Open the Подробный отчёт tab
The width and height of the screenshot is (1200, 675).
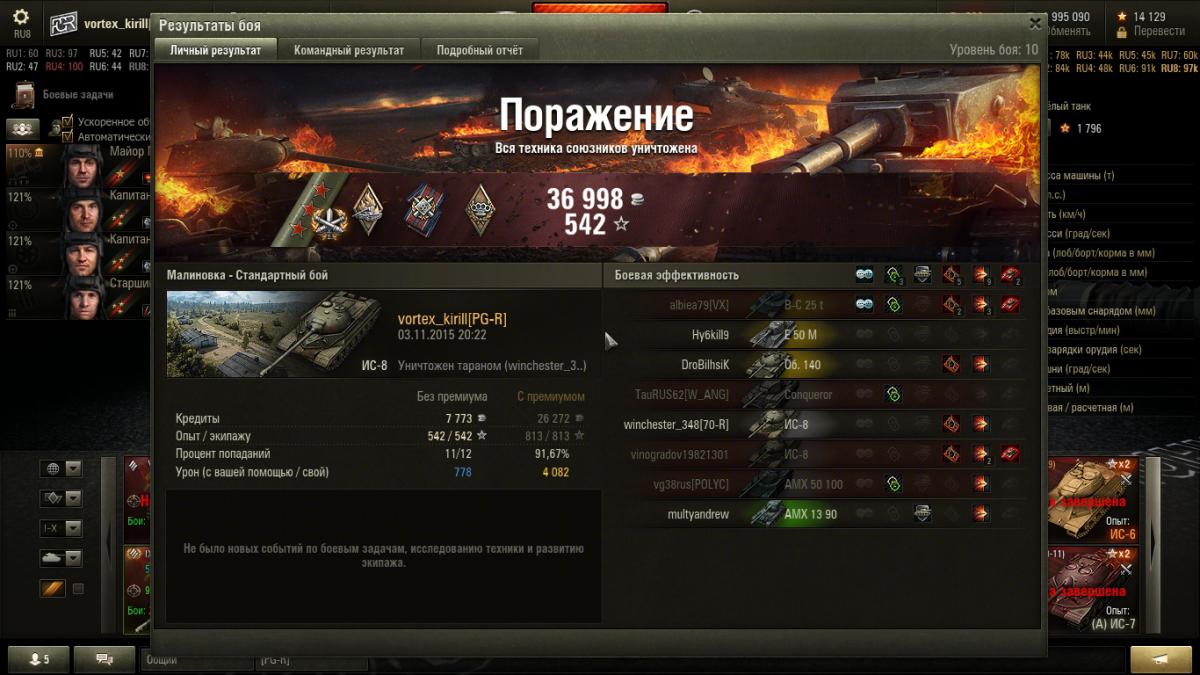tap(479, 50)
